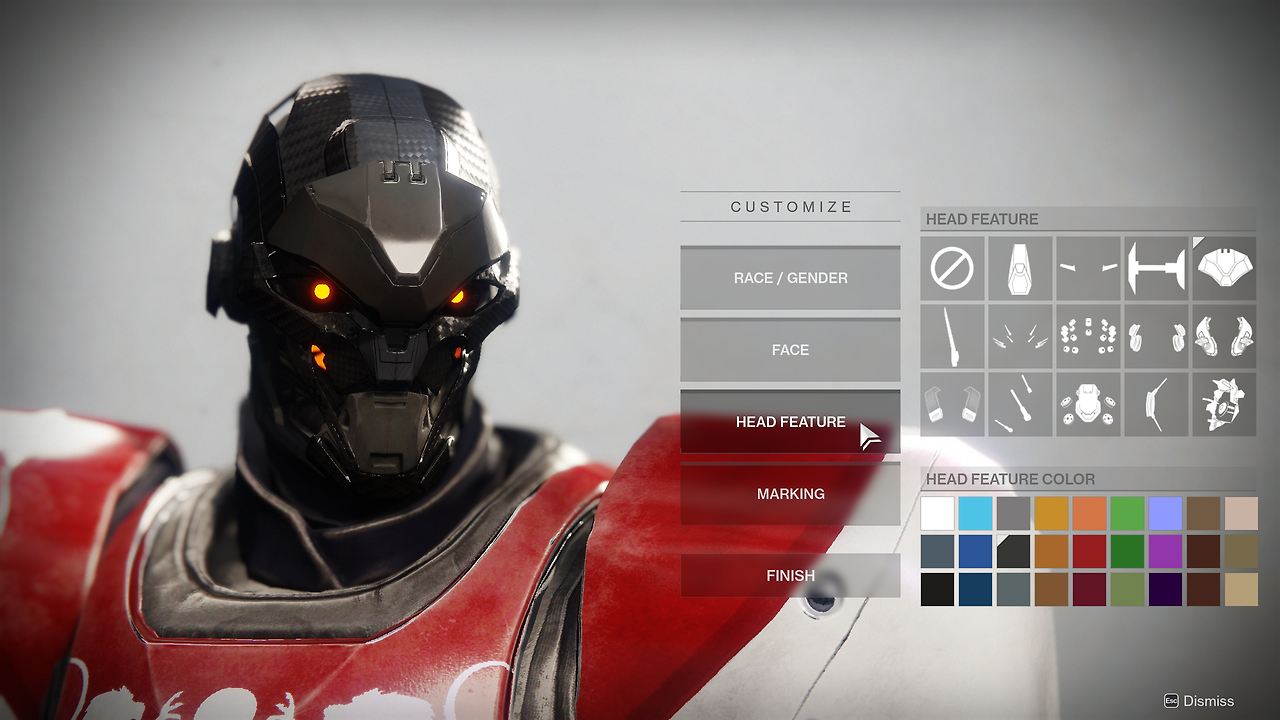1280x720 pixels.
Task: Choose the Head Feature menu entry
Action: point(790,422)
